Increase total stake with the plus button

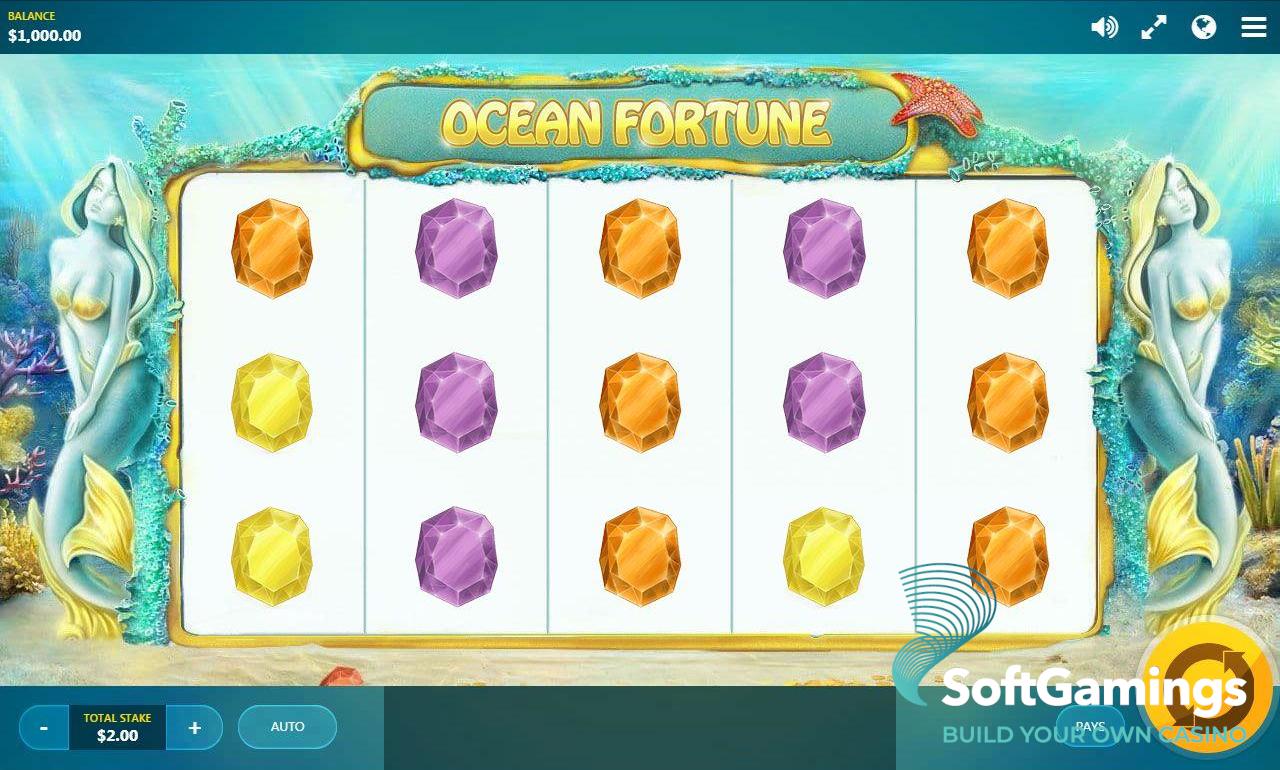[x=194, y=727]
